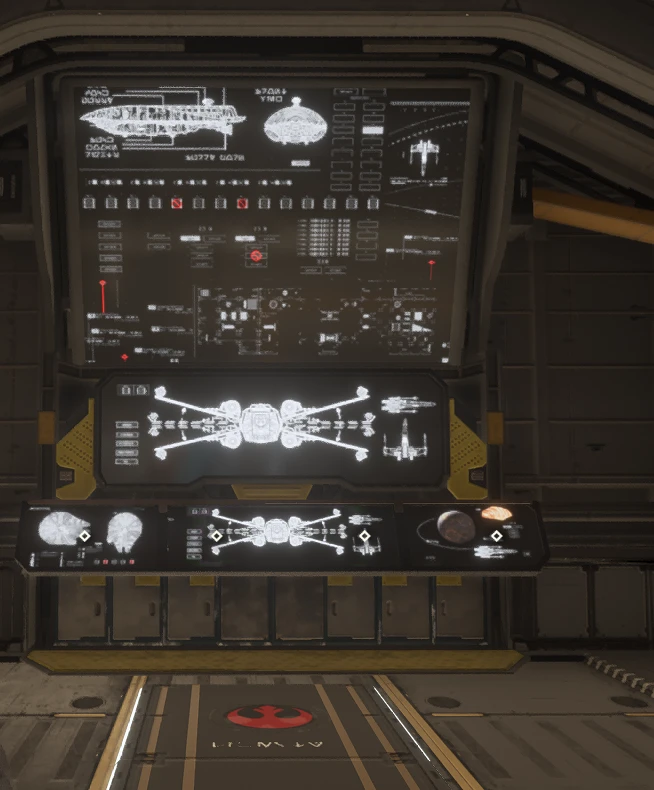Select the diamond marker left of the X-wing schematic

(216, 537)
